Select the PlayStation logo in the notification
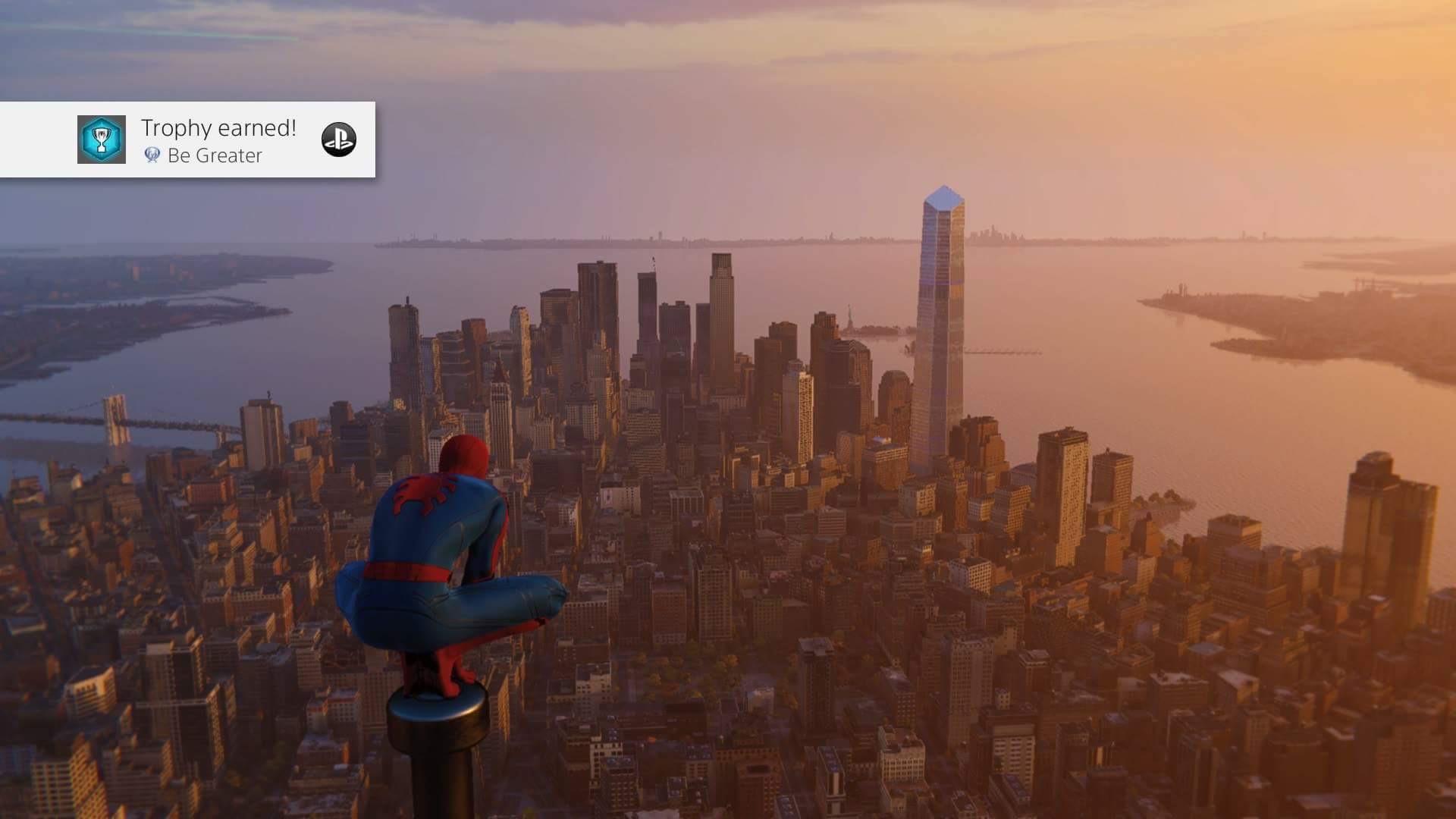This screenshot has height=819, width=1456. [340, 140]
